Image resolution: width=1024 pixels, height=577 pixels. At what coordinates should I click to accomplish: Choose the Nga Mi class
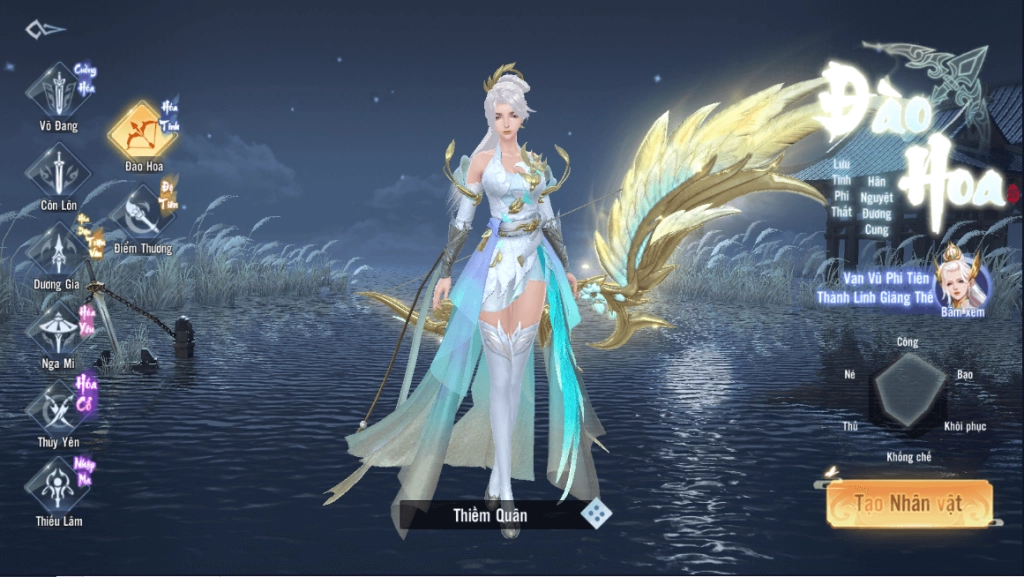(x=58, y=329)
